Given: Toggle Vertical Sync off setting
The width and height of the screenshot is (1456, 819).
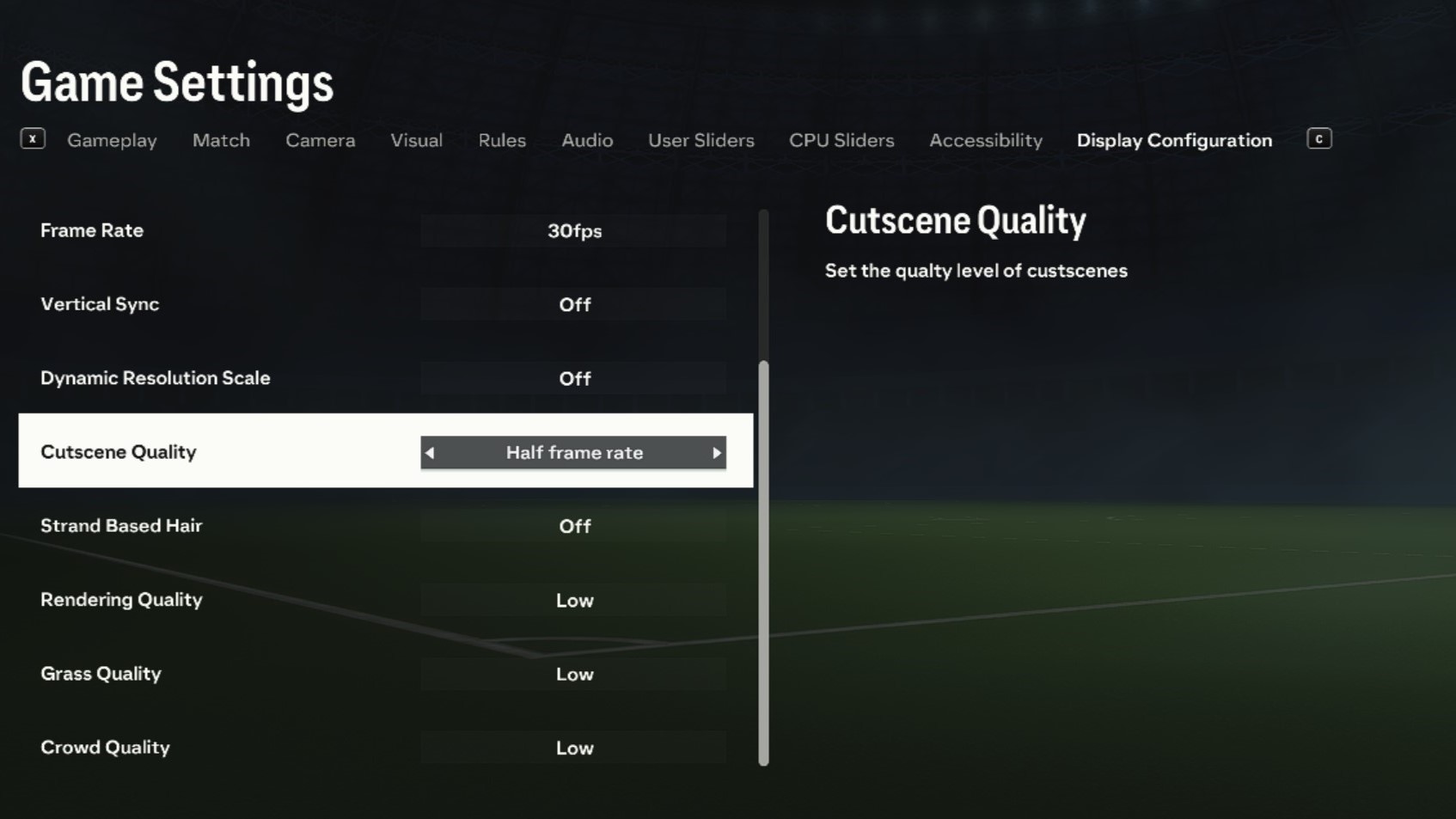Looking at the screenshot, I should point(573,304).
